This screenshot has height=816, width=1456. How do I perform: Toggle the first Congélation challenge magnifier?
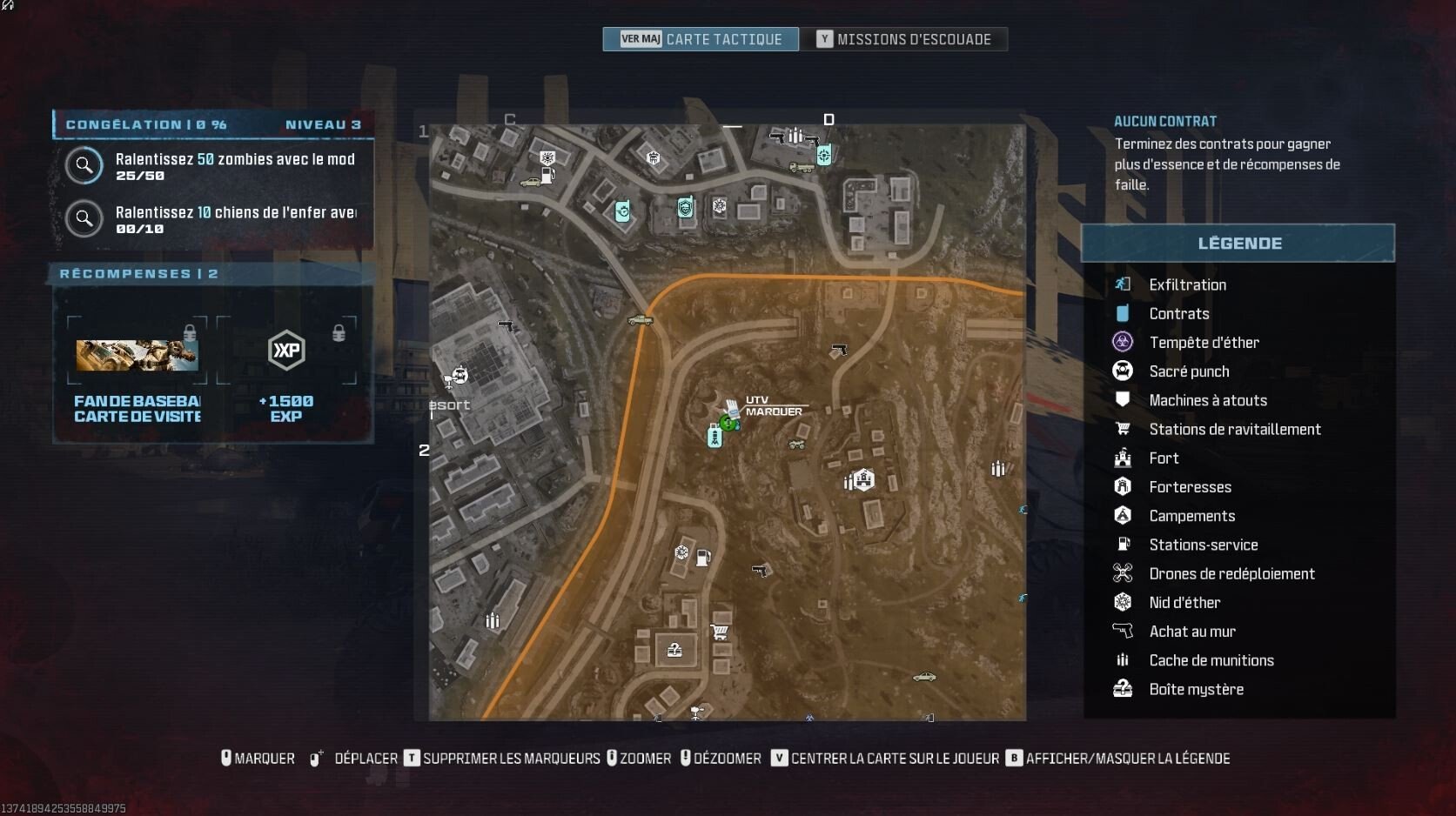pos(84,165)
